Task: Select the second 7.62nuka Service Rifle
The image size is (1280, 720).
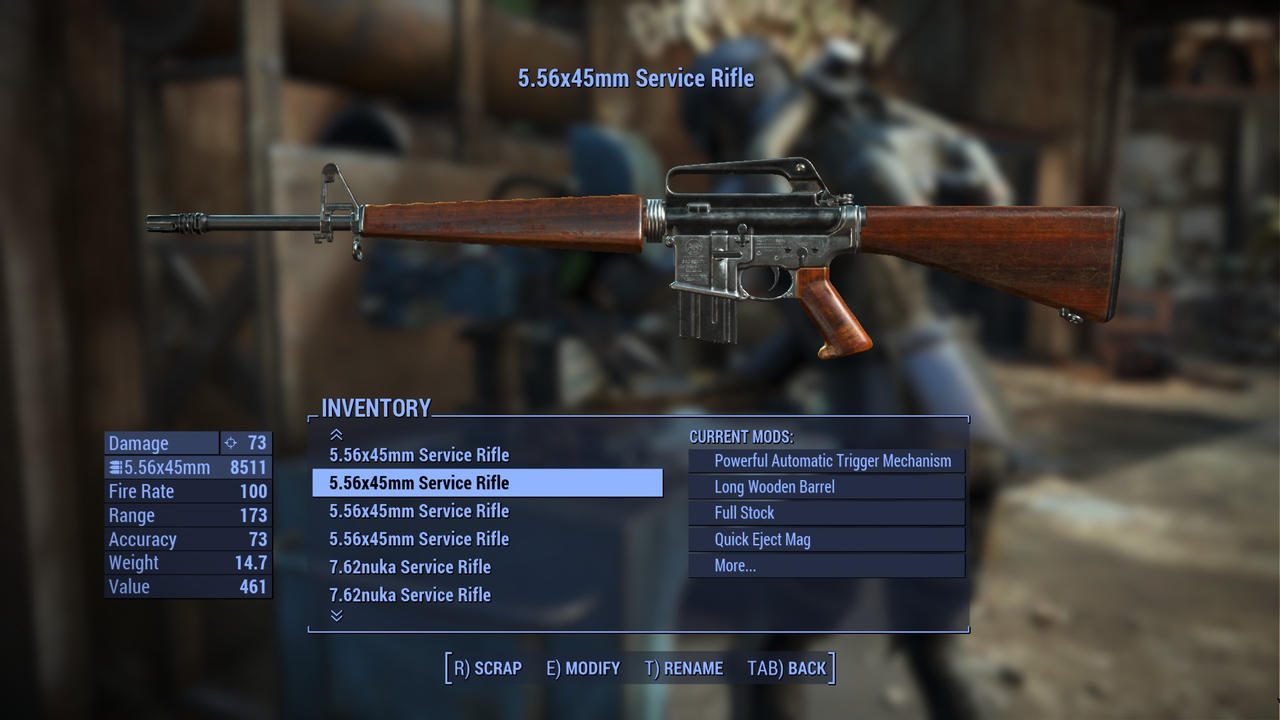Action: coord(410,594)
